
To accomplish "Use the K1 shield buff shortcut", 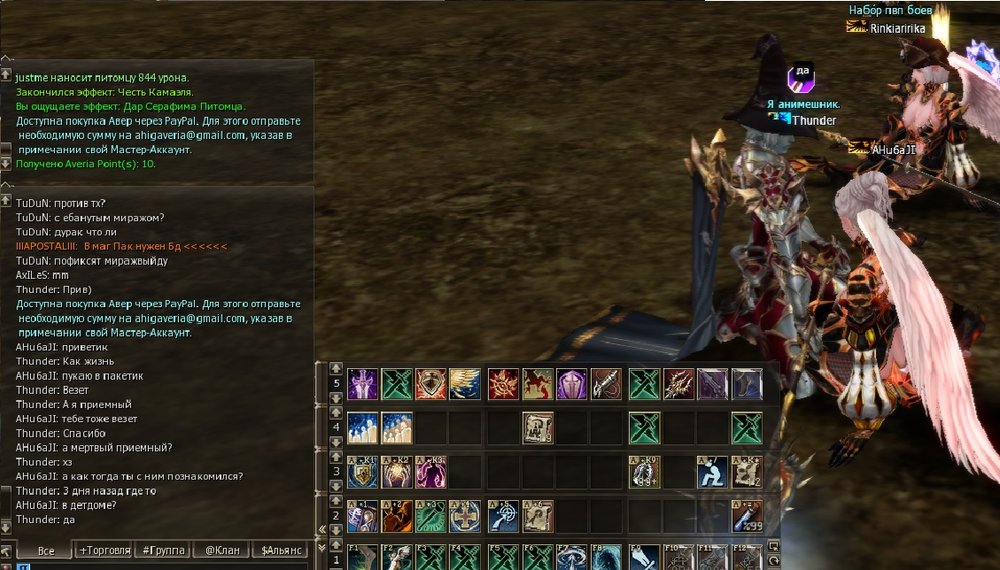I will point(362,472).
